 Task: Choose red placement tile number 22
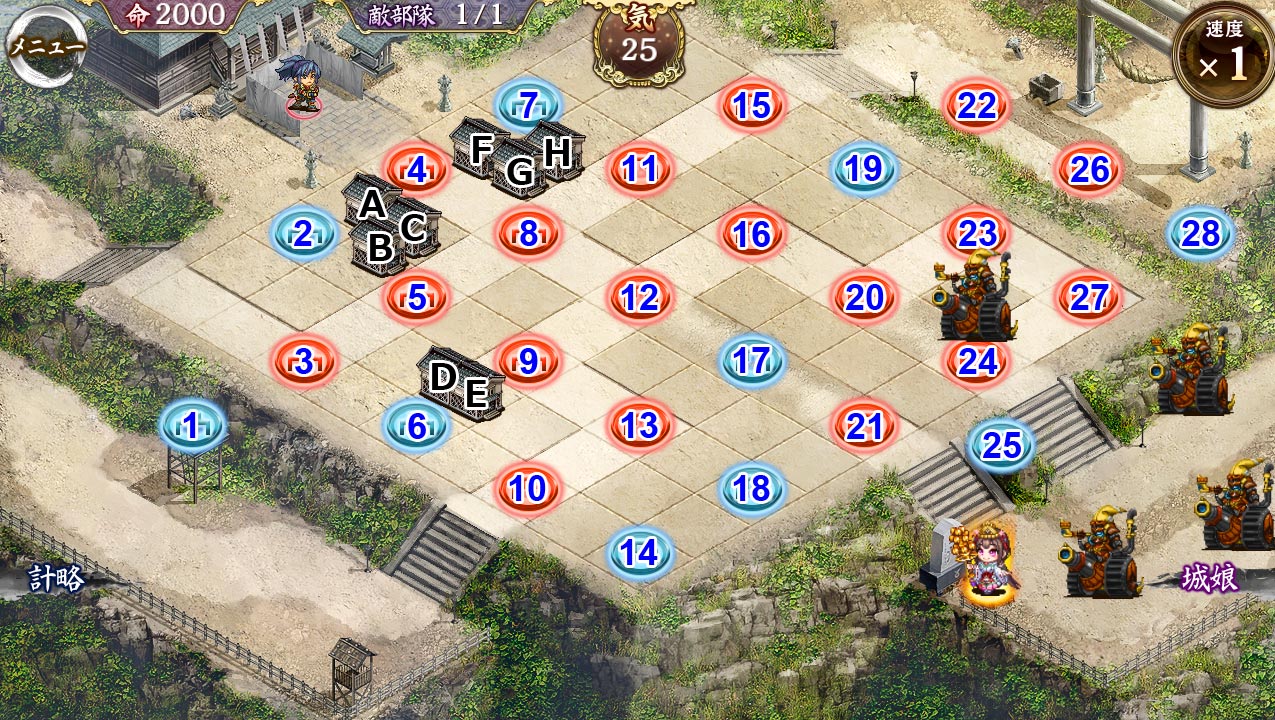tap(976, 105)
